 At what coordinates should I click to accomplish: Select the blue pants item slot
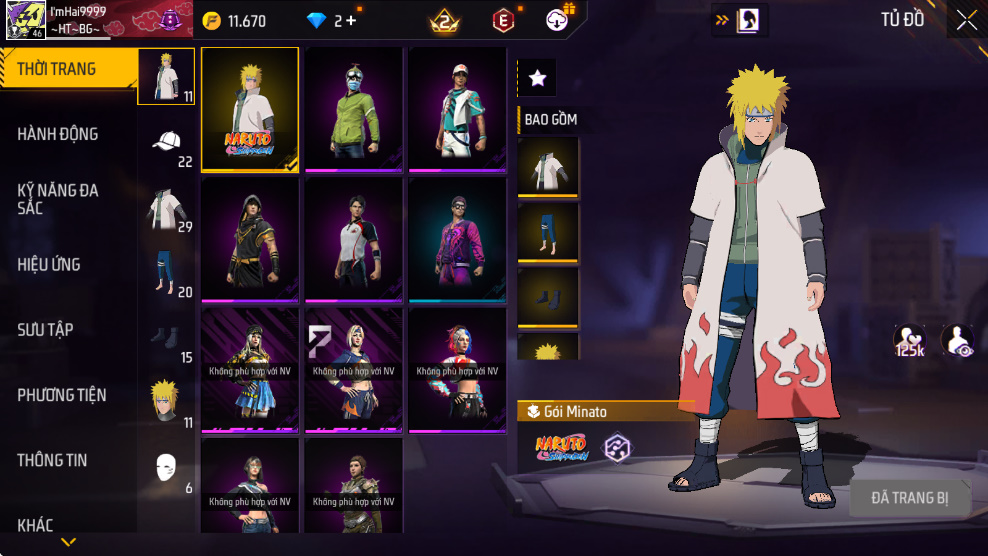point(548,232)
